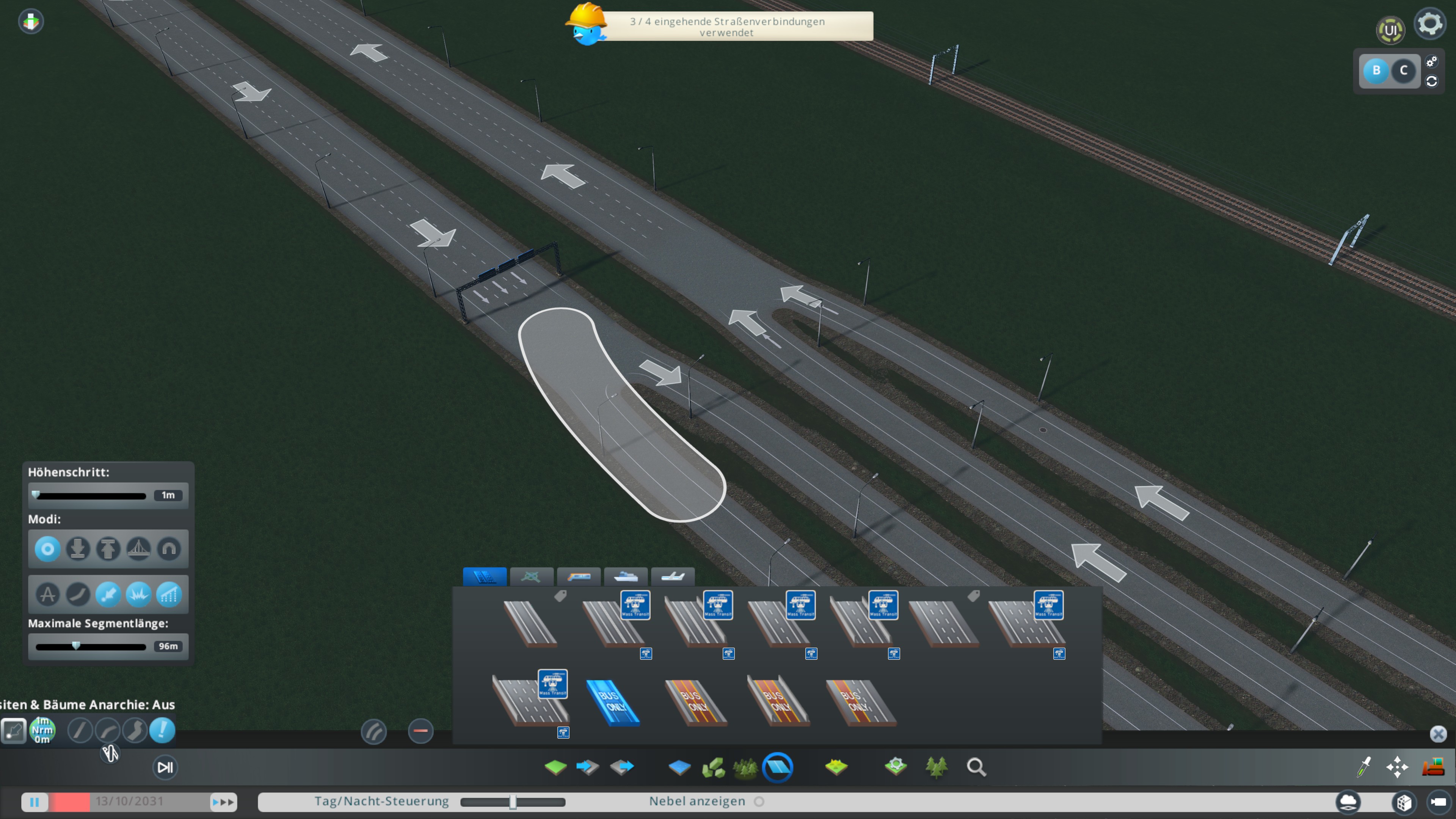Viewport: 1456px width, 819px height.
Task: Switch to the ship routes tab
Action: coord(626,577)
